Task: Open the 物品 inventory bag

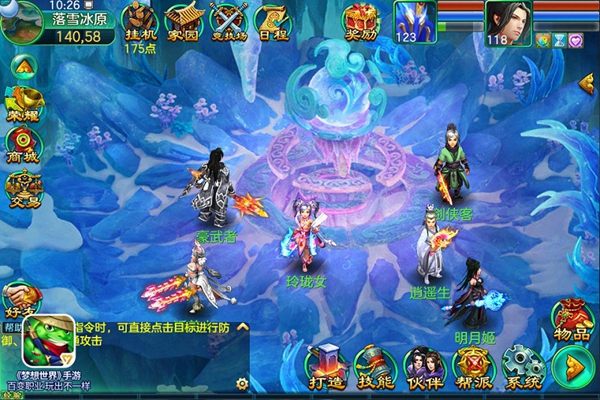Action: click(573, 320)
